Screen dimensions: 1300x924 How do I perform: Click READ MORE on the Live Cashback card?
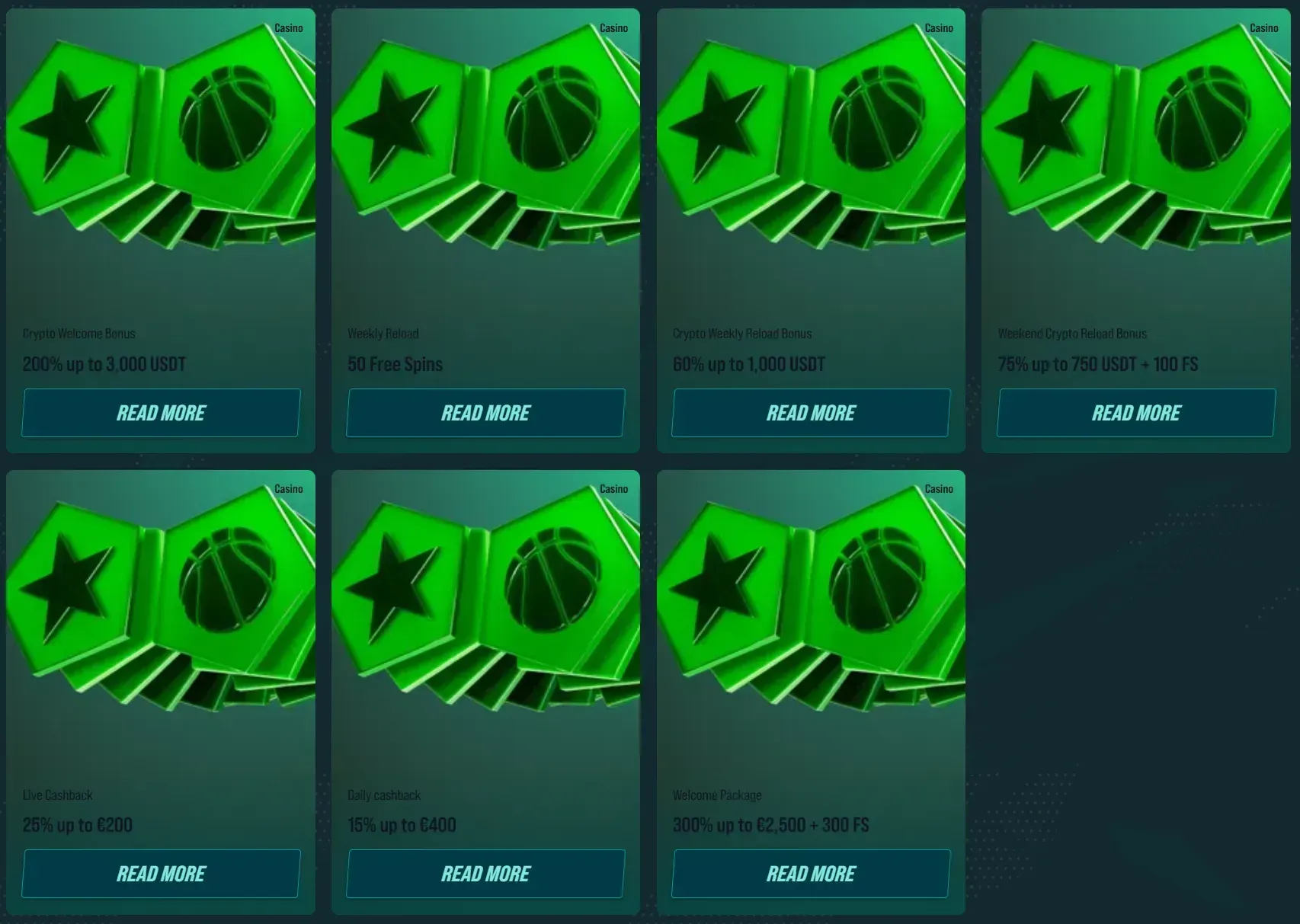[161, 873]
